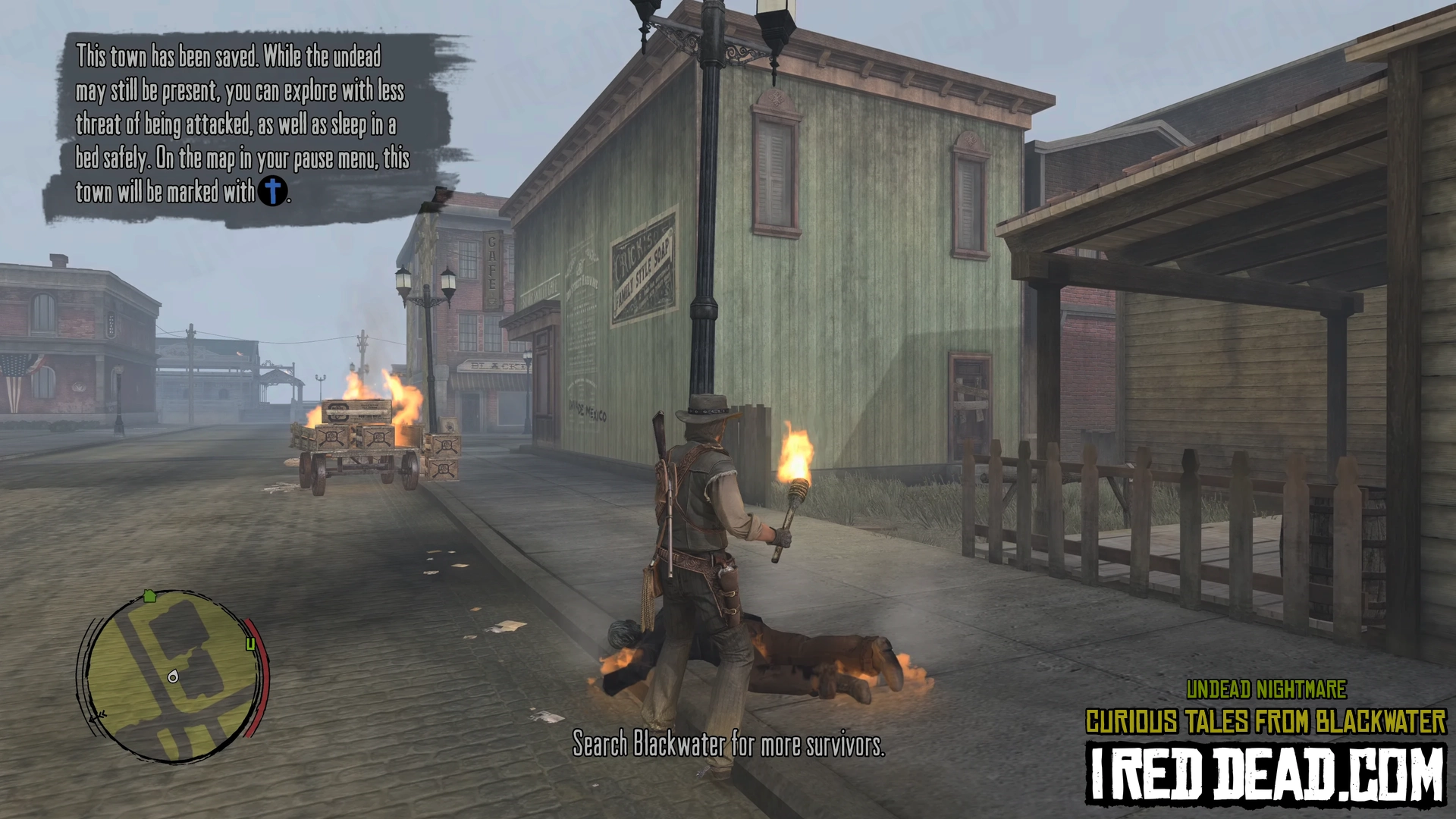Viewport: 1456px width, 819px height.
Task: Click the circular minimap
Action: coord(173,676)
